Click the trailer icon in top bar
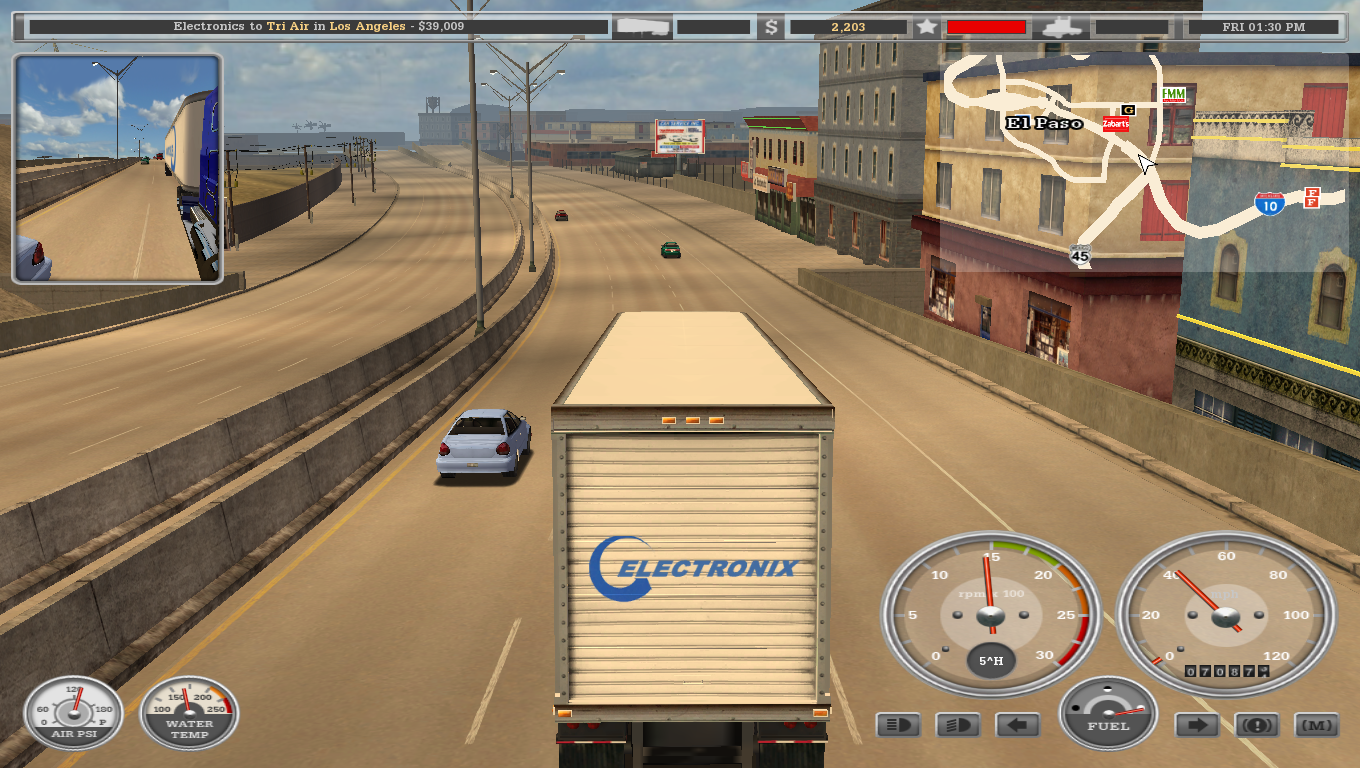The width and height of the screenshot is (1360, 768). (x=640, y=27)
